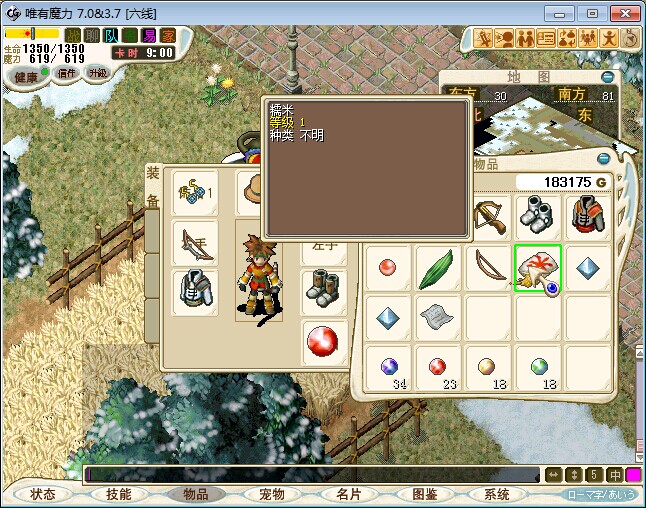This screenshot has width=646, height=508.
Task: Select the green leaf item slot
Action: [439, 269]
